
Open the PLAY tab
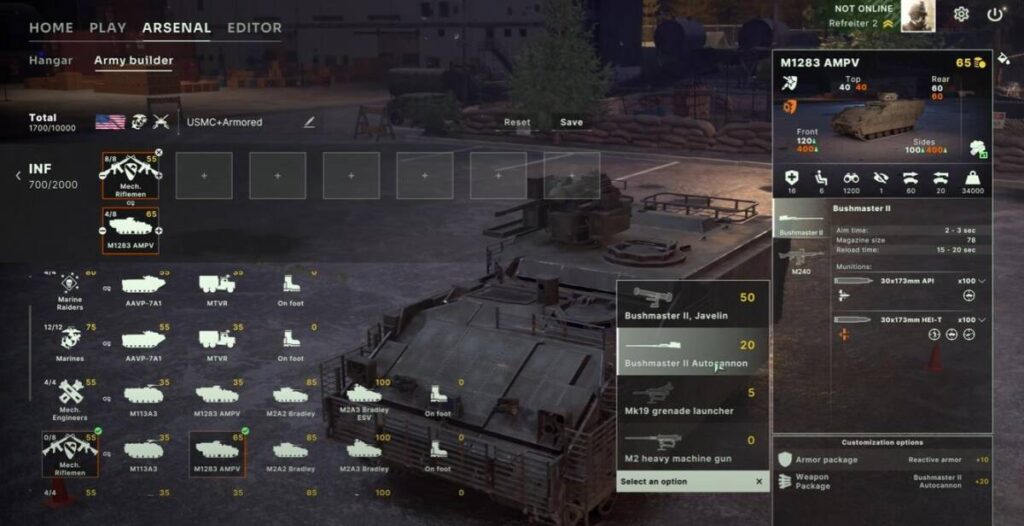108,28
